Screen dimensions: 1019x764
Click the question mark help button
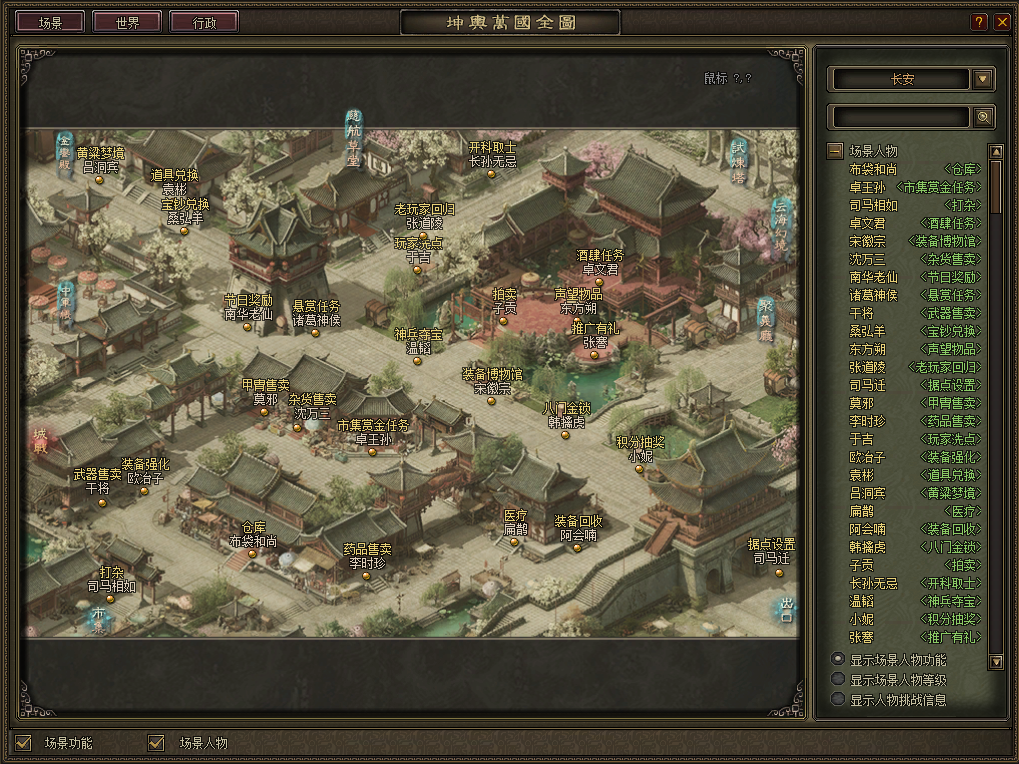click(979, 22)
